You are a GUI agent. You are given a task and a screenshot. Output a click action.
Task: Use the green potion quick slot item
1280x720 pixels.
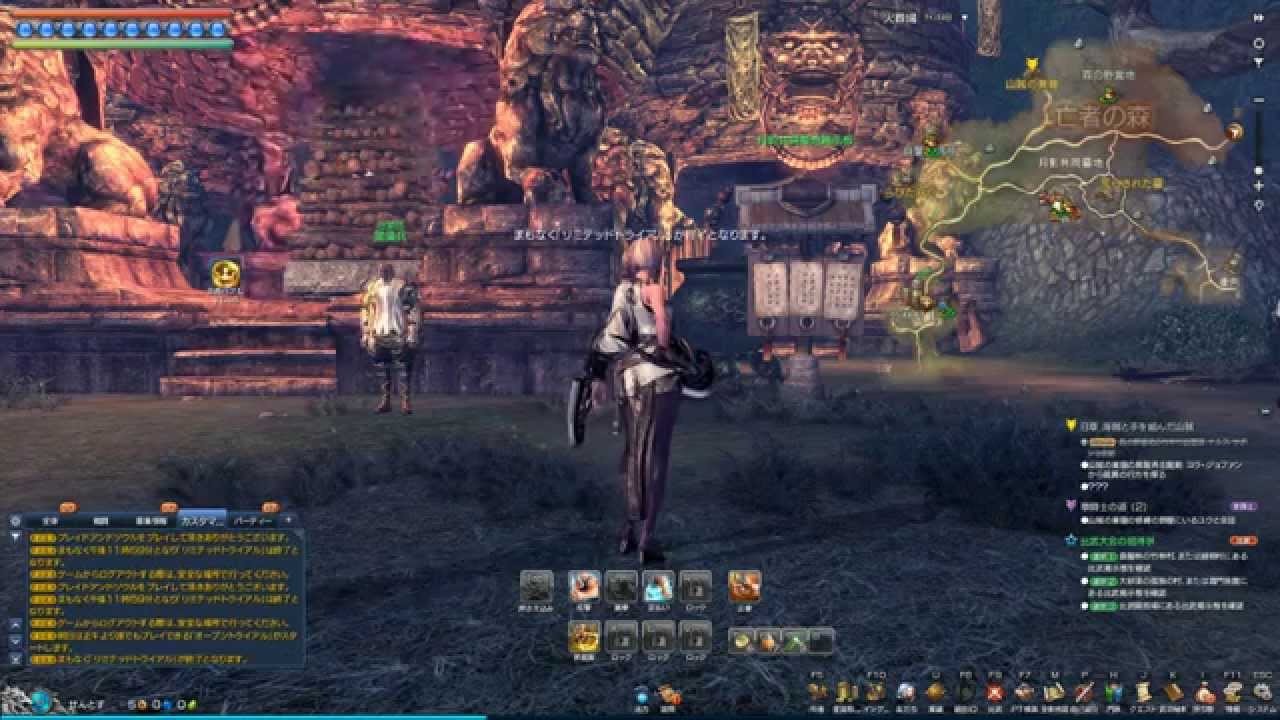click(x=794, y=641)
